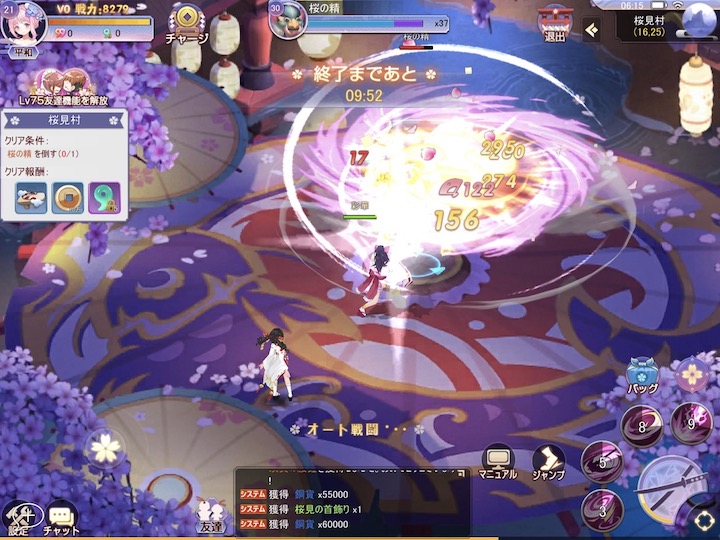Tap the ジャンプ jump button

tap(547, 462)
